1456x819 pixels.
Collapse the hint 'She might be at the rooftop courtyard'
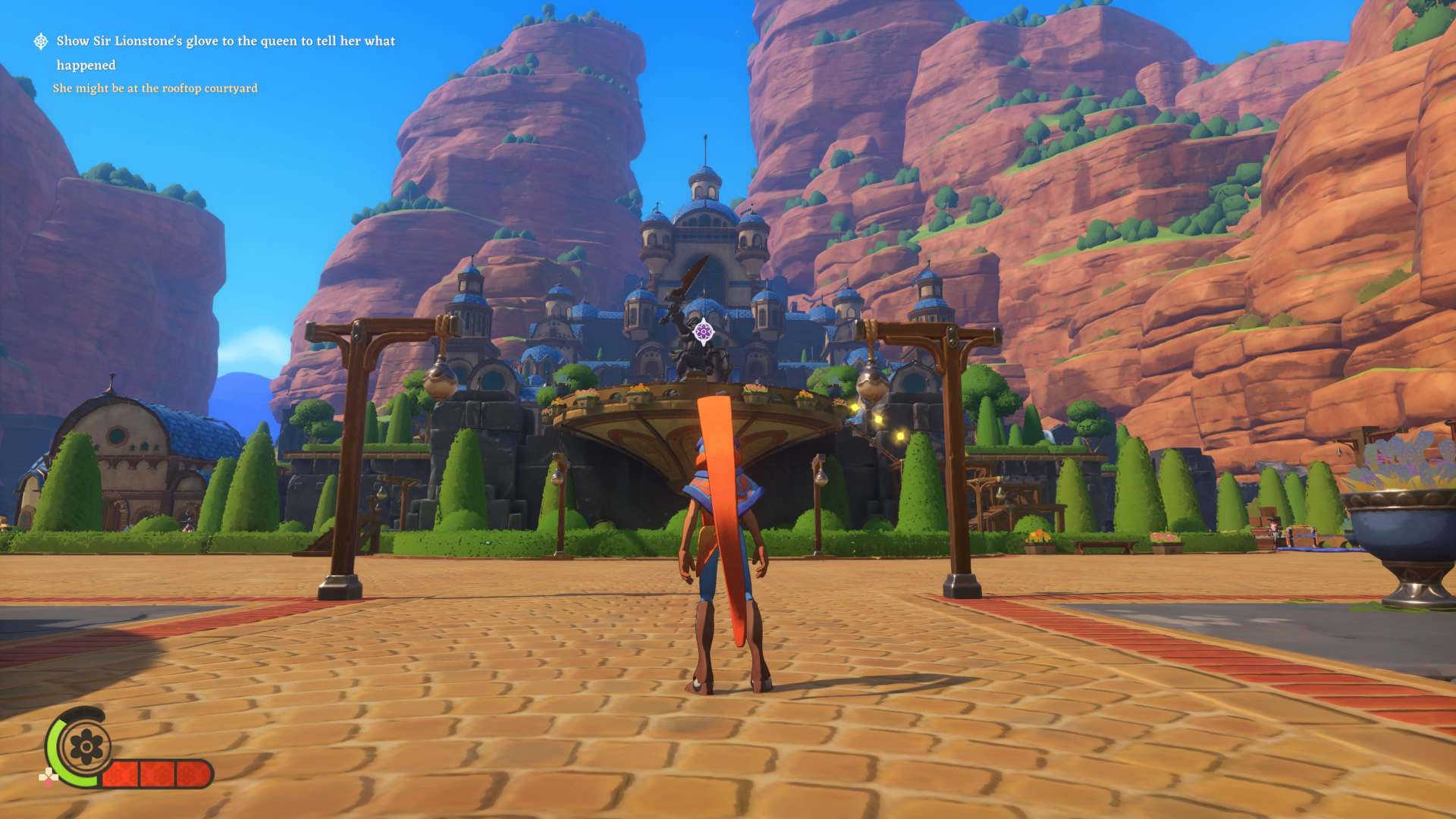[155, 89]
